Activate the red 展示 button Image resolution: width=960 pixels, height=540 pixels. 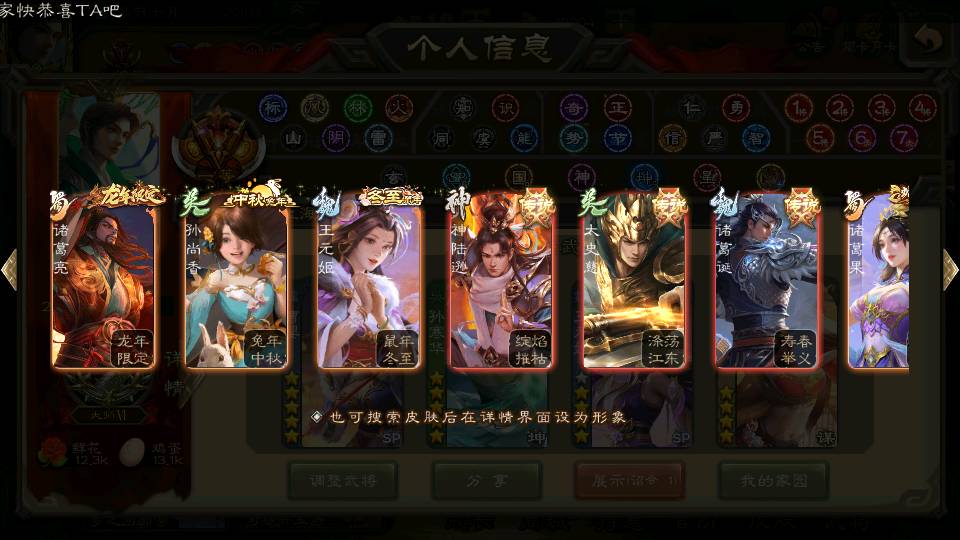pos(629,481)
